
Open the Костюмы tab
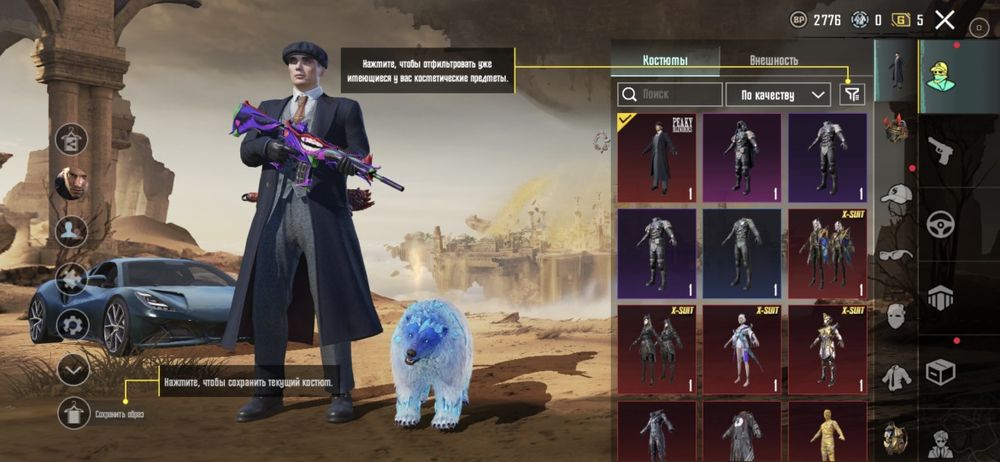(665, 60)
